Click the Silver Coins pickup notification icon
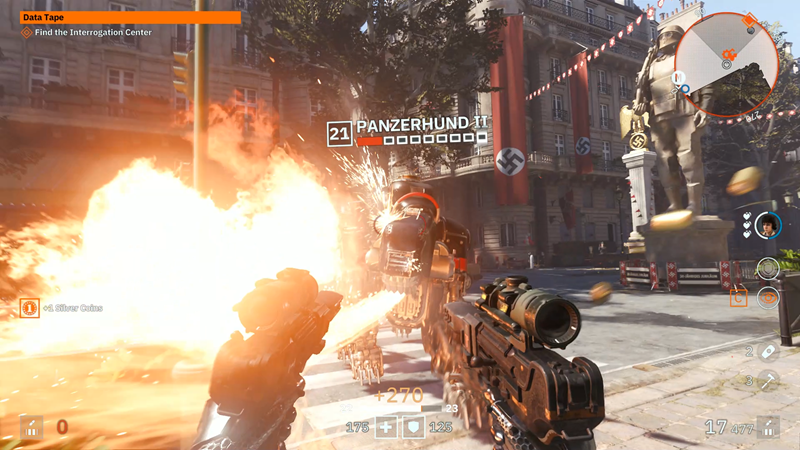The height and width of the screenshot is (450, 800). click(30, 307)
